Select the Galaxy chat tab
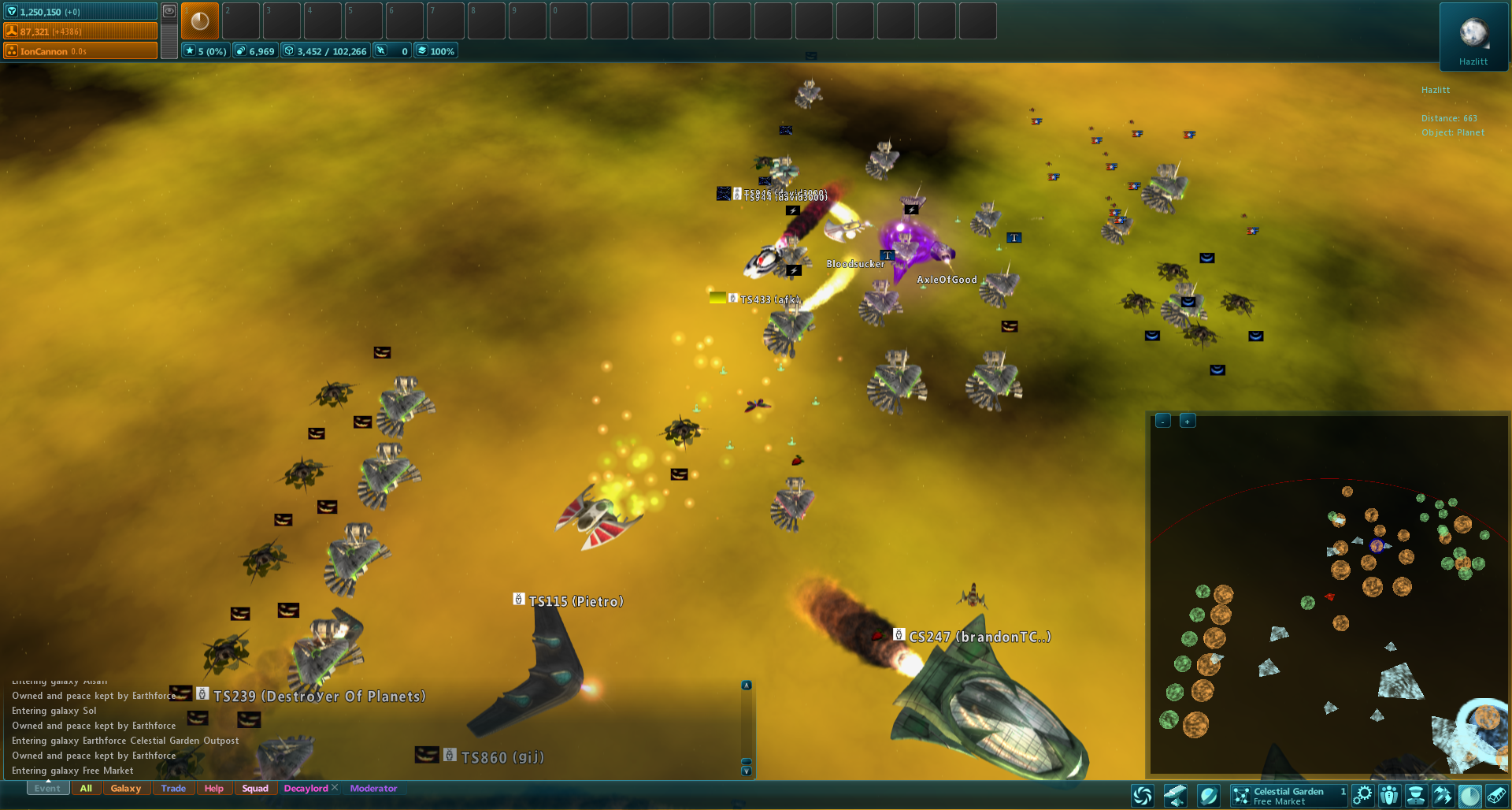 pyautogui.click(x=126, y=788)
